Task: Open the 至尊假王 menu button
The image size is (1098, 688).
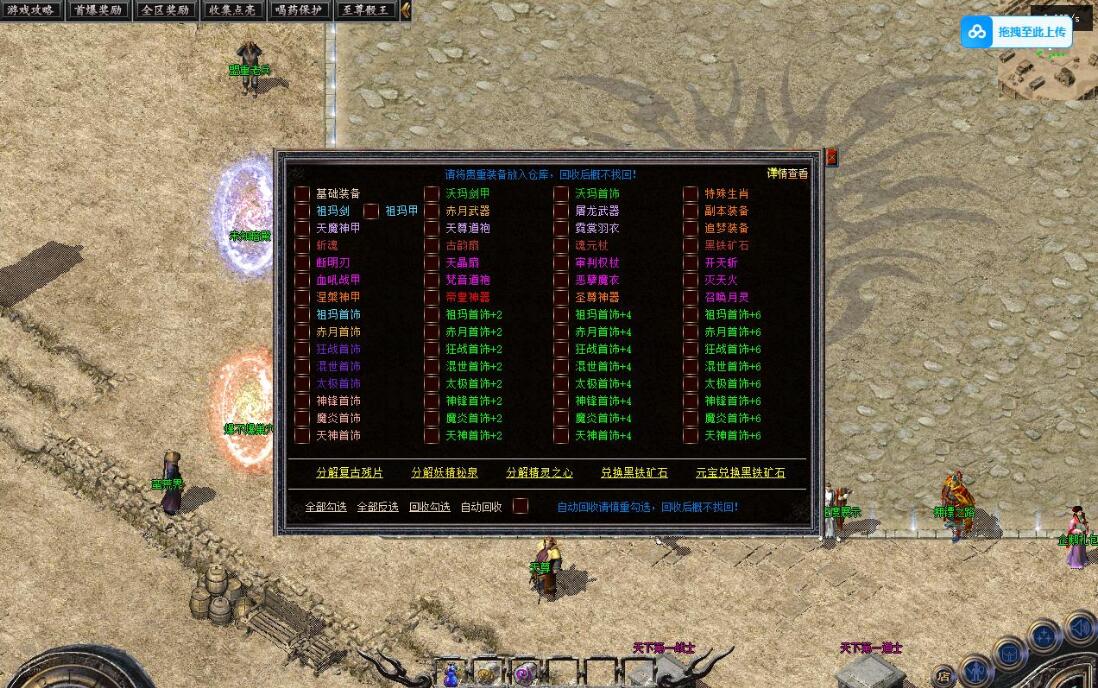Action: point(365,10)
